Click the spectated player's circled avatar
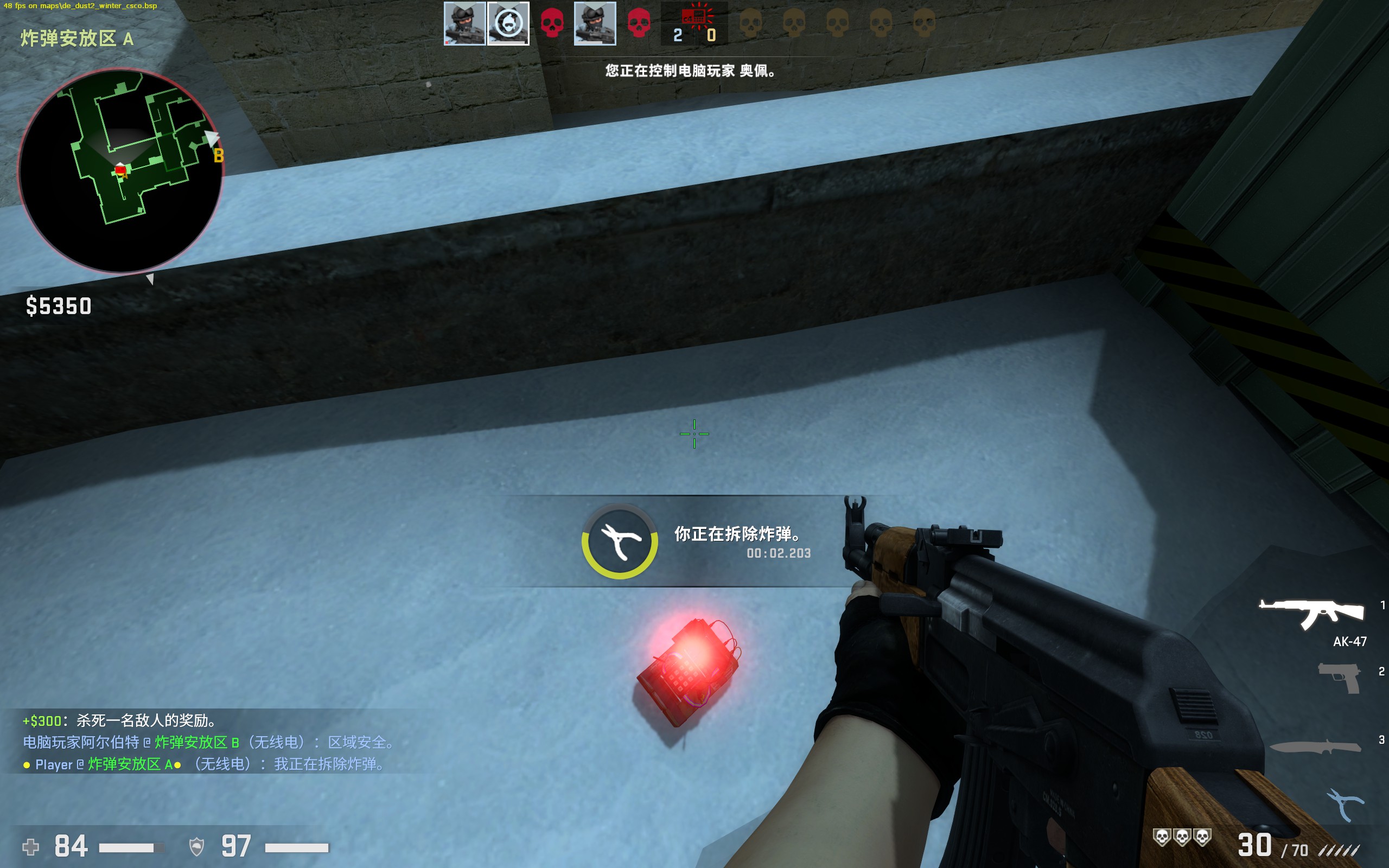This screenshot has height=868, width=1389. [x=509, y=23]
